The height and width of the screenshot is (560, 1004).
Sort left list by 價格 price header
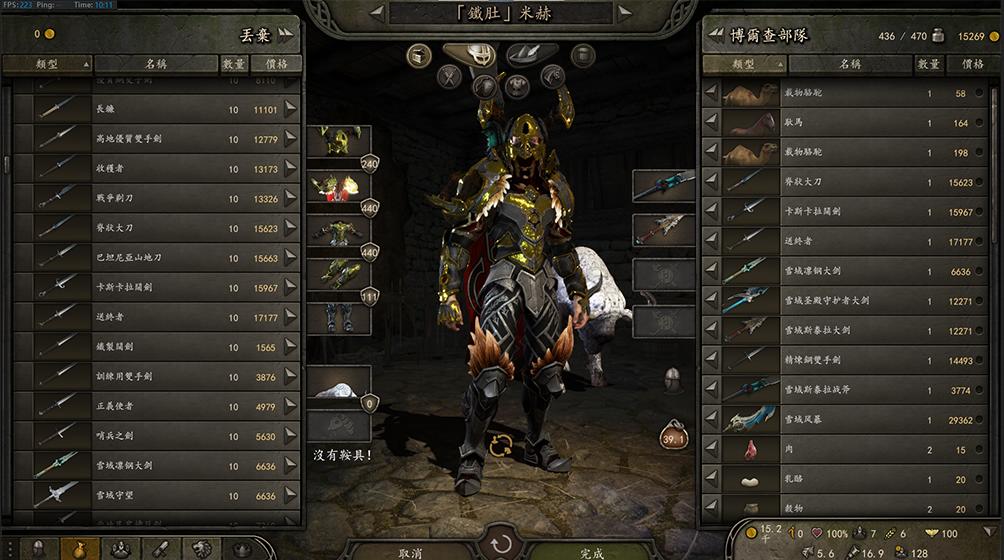click(275, 64)
